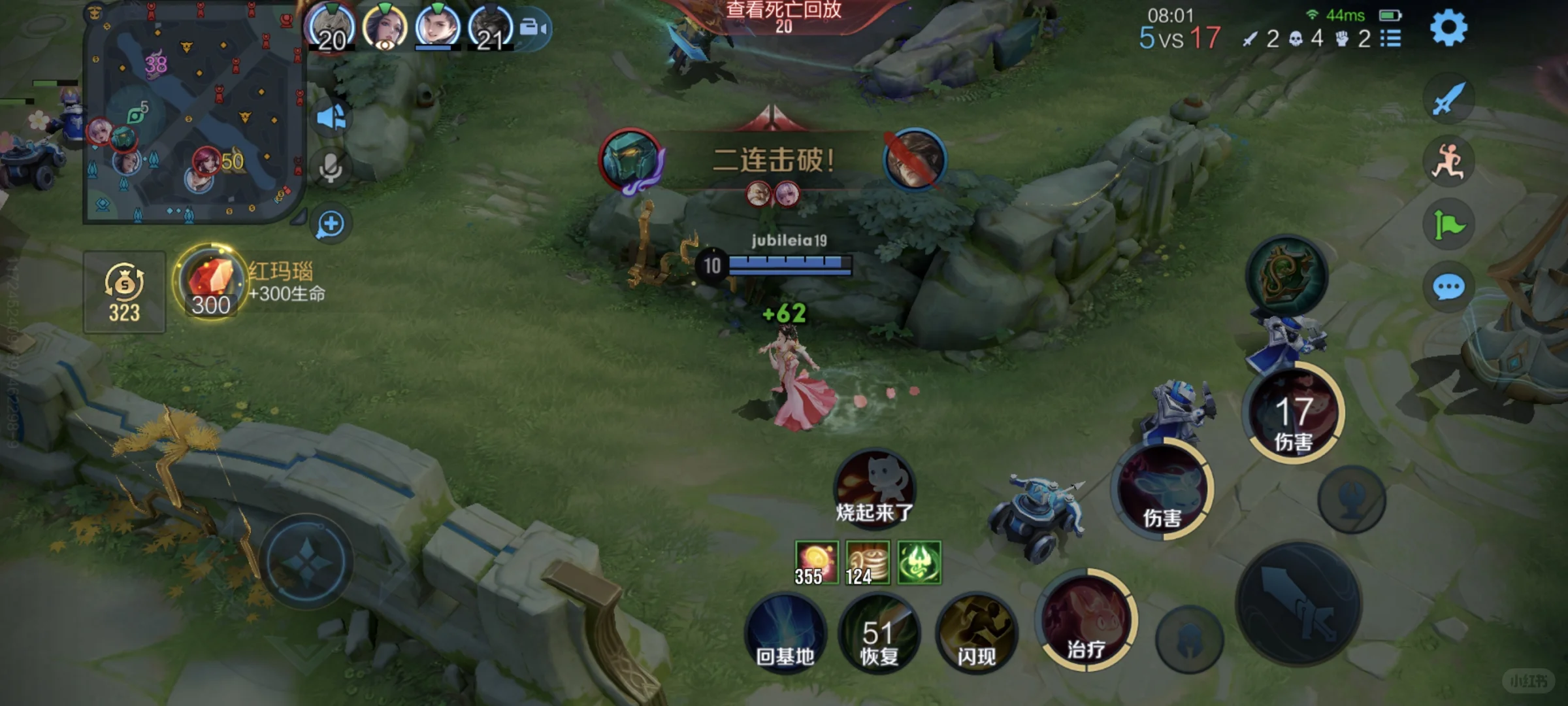The width and height of the screenshot is (1568, 706).
Task: View the death replay banner 查看死亡回放
Action: coord(783,16)
